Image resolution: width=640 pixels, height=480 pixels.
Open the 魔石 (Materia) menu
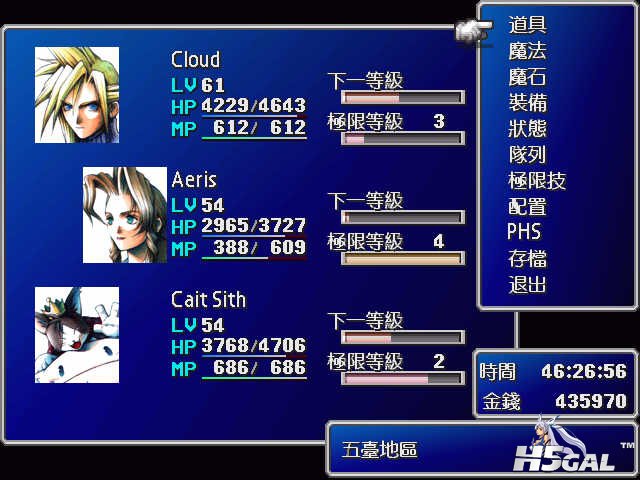tap(527, 77)
